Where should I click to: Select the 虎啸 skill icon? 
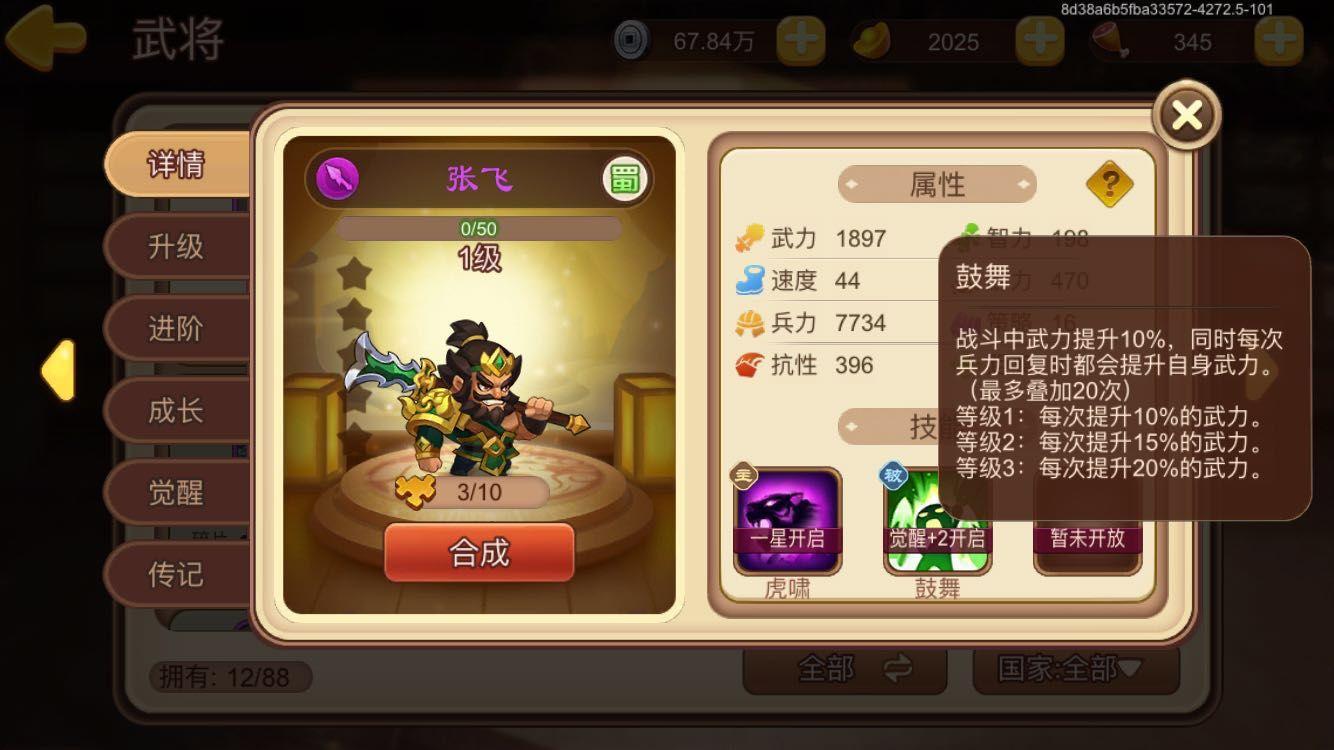pyautogui.click(x=787, y=518)
